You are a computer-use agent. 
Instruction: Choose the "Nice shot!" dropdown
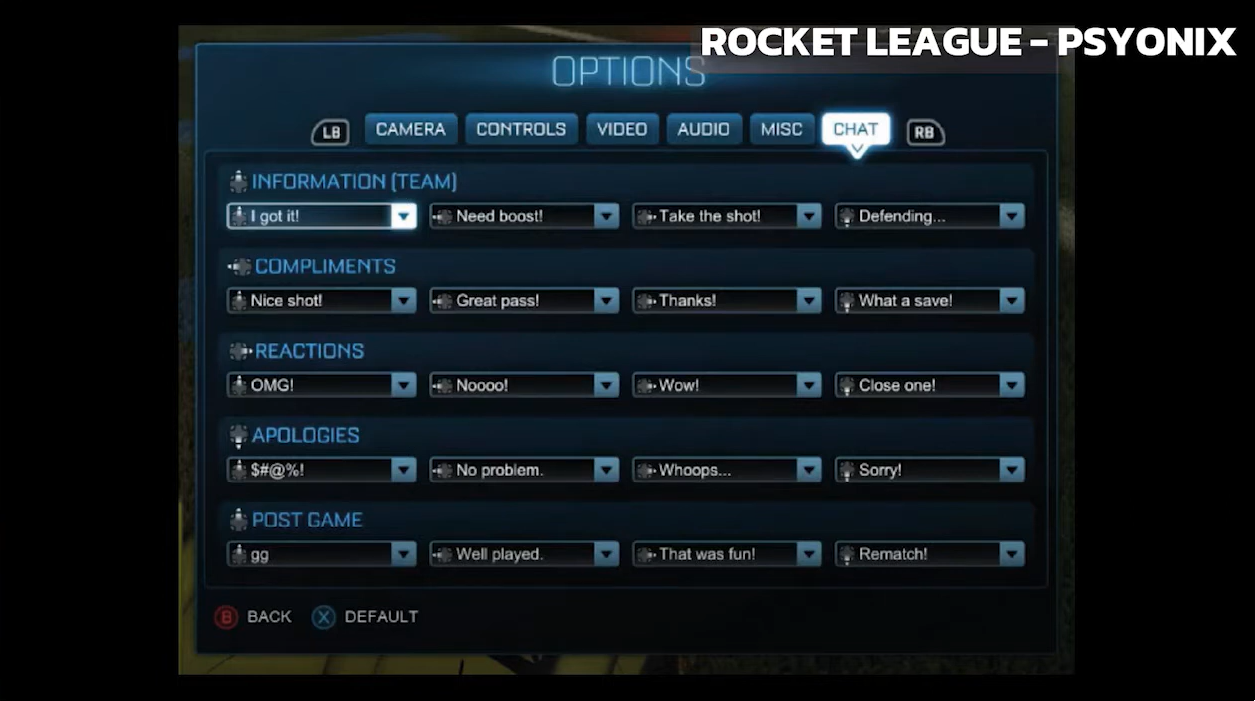pyautogui.click(x=322, y=300)
